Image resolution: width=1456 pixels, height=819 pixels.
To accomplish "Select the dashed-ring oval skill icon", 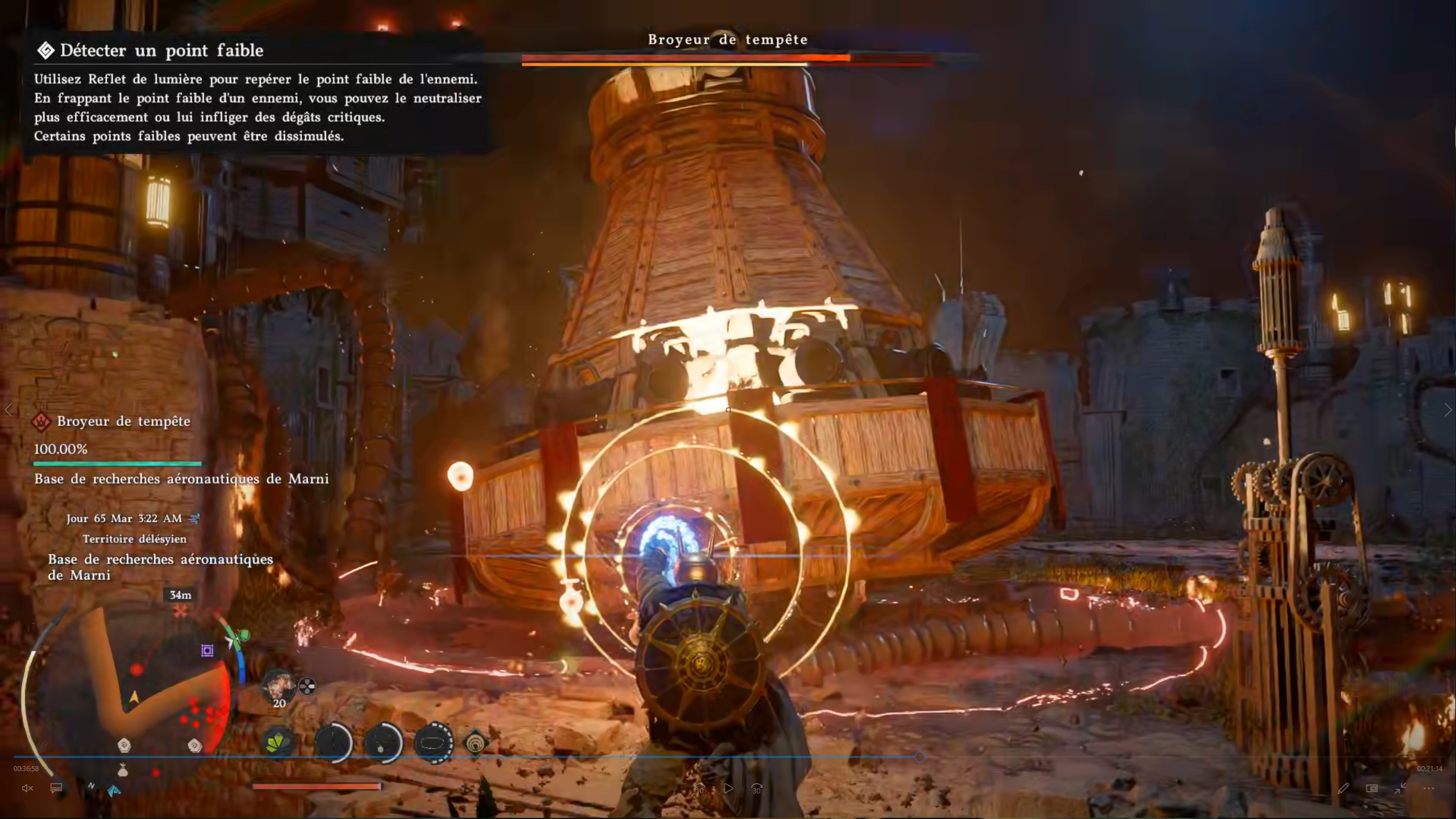I will pos(434,742).
